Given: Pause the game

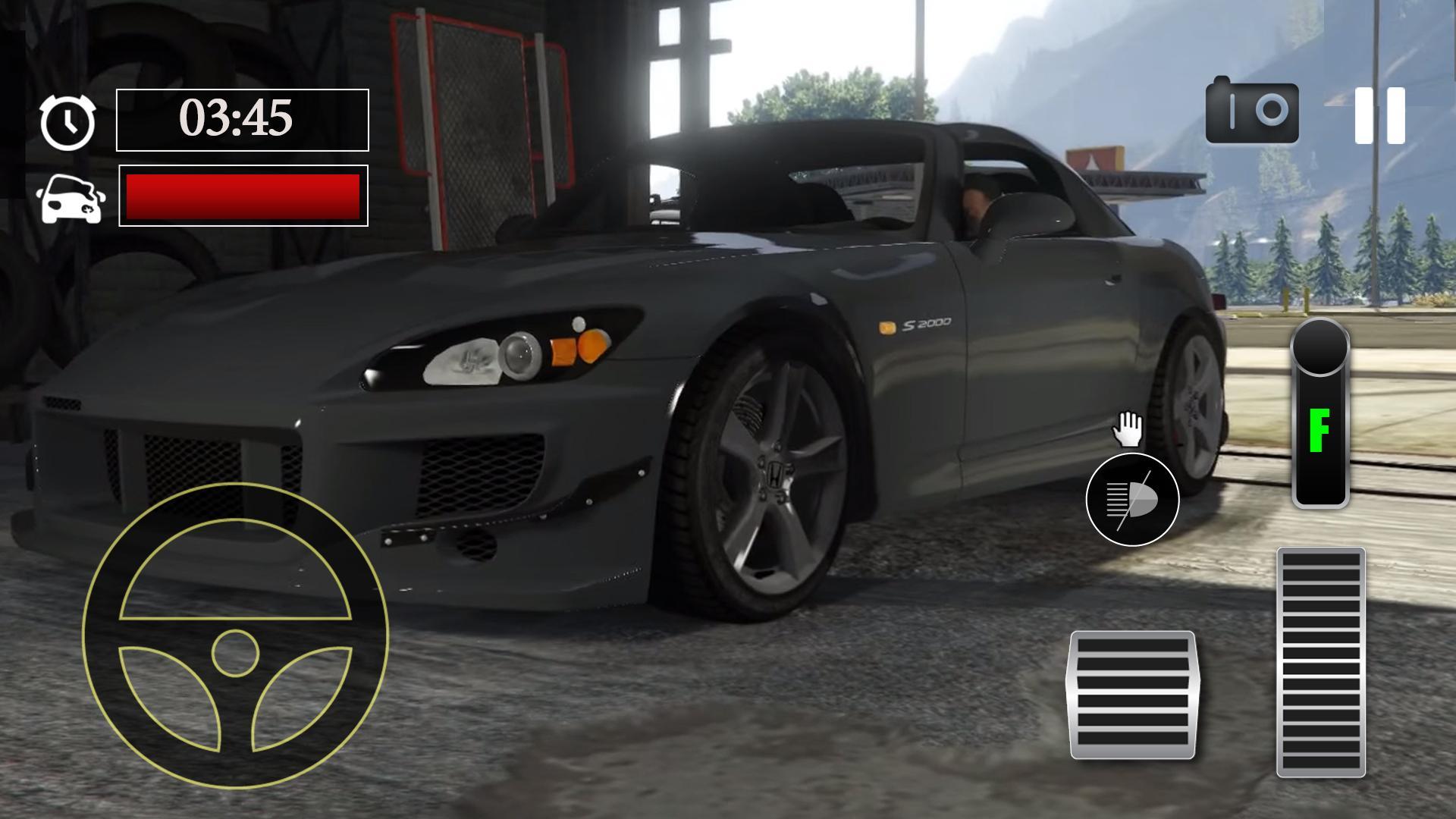Looking at the screenshot, I should click(1380, 115).
